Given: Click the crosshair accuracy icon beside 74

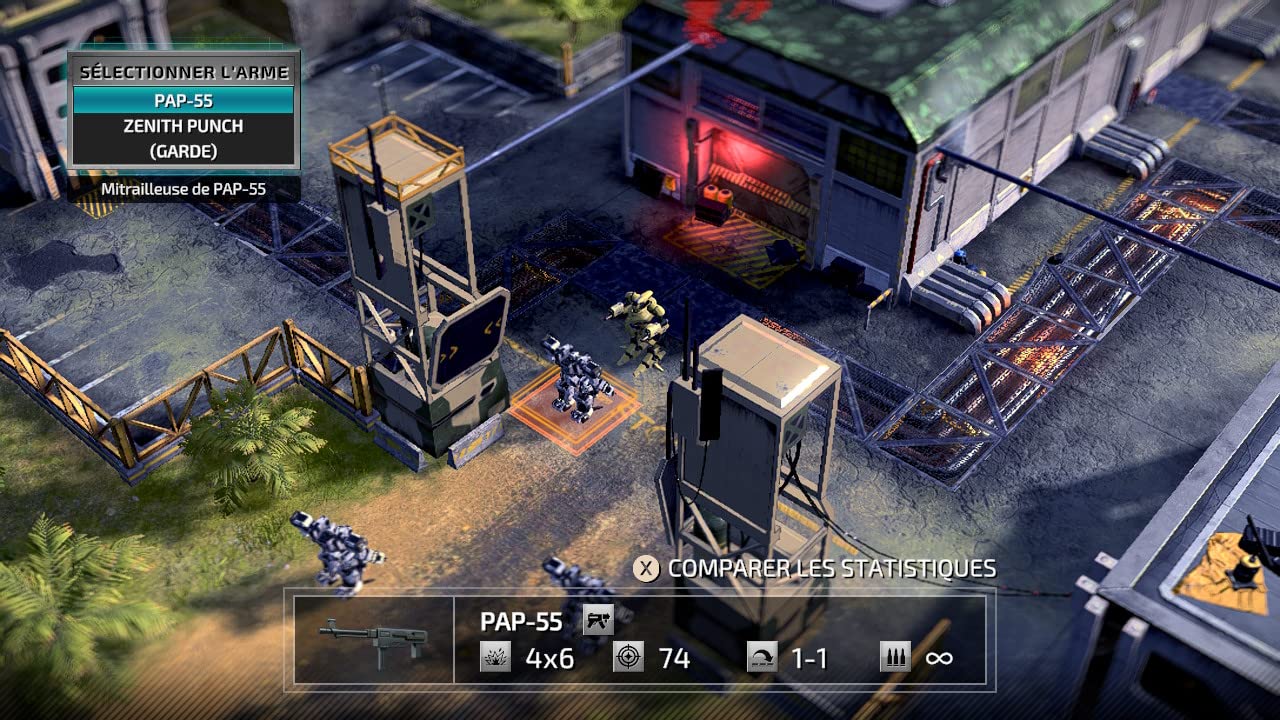Looking at the screenshot, I should point(628,658).
